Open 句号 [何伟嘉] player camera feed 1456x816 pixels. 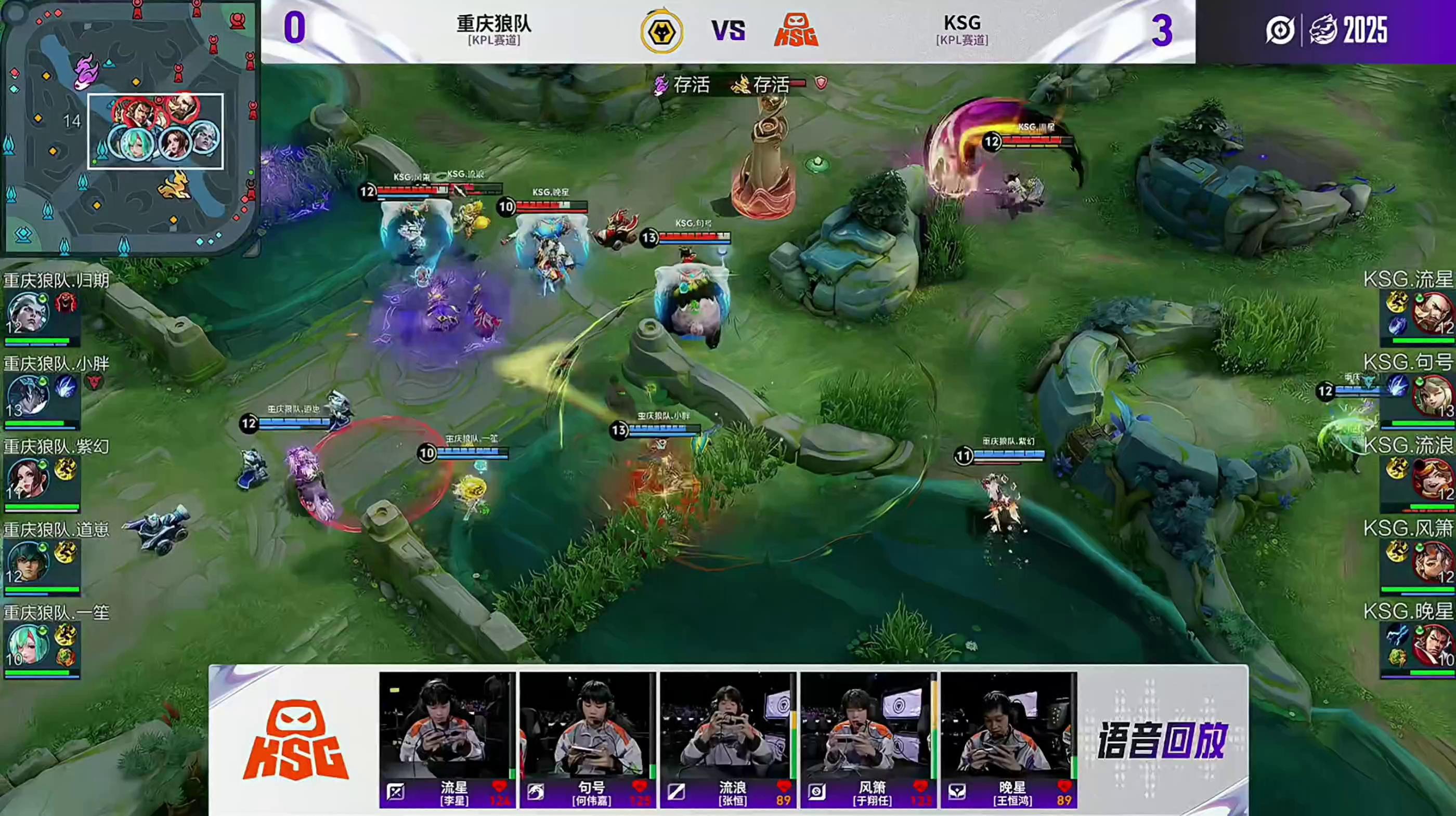[587, 726]
